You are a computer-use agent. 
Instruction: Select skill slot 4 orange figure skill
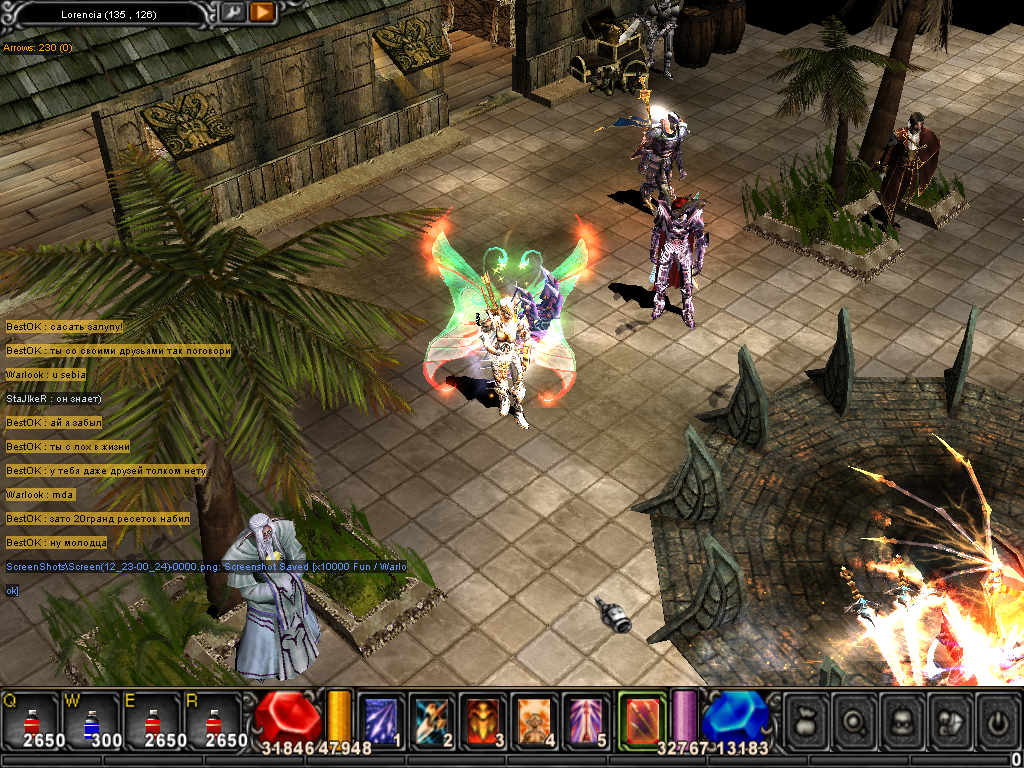[535, 719]
